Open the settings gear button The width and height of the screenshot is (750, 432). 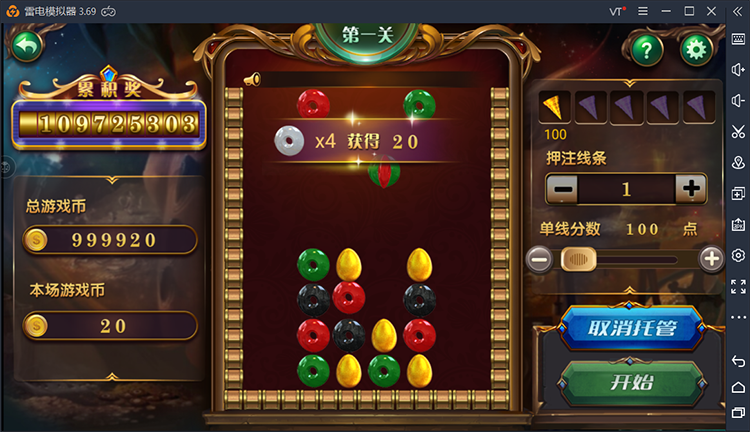point(696,48)
